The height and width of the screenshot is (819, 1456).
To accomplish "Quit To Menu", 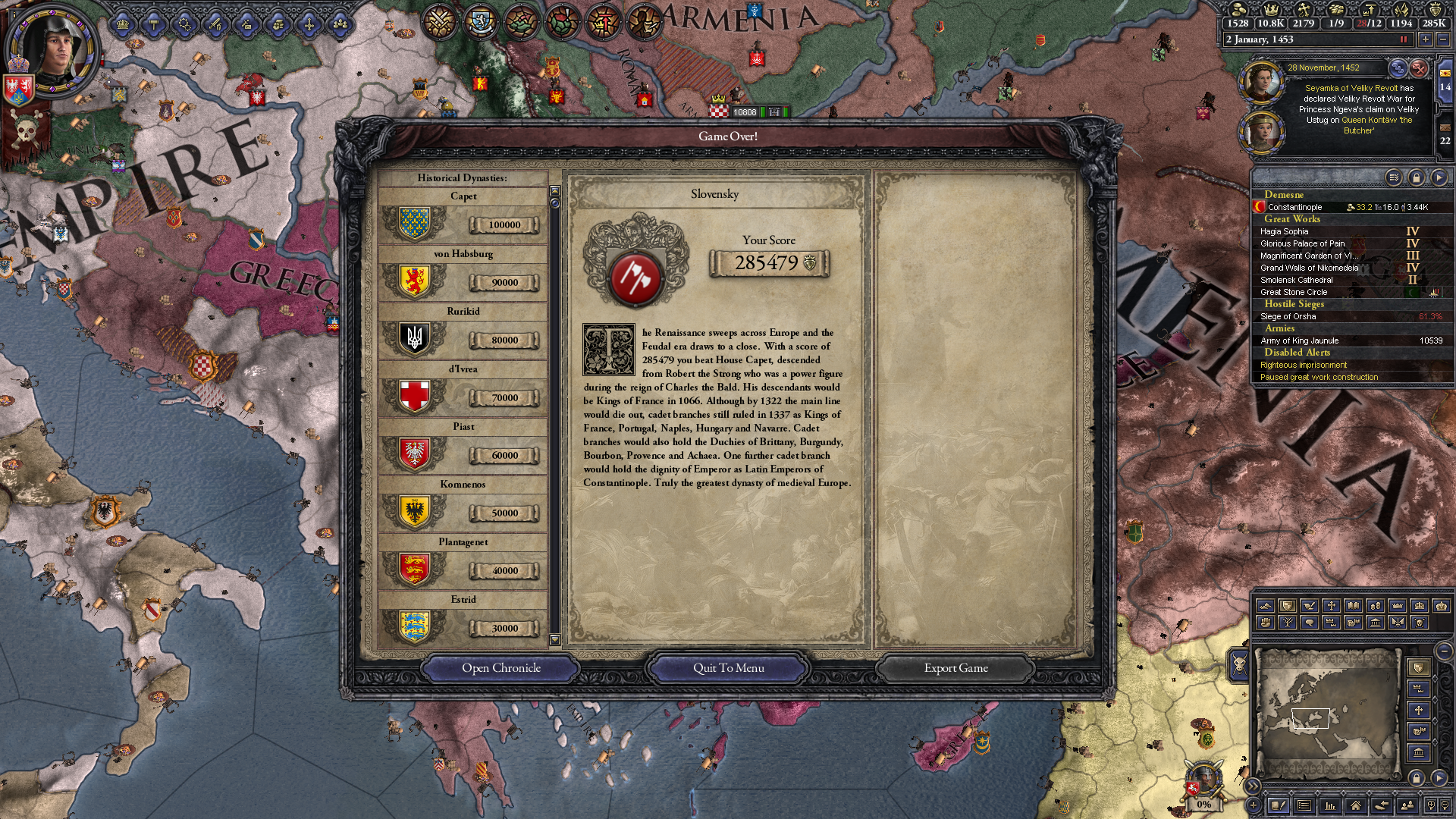I will point(728,668).
